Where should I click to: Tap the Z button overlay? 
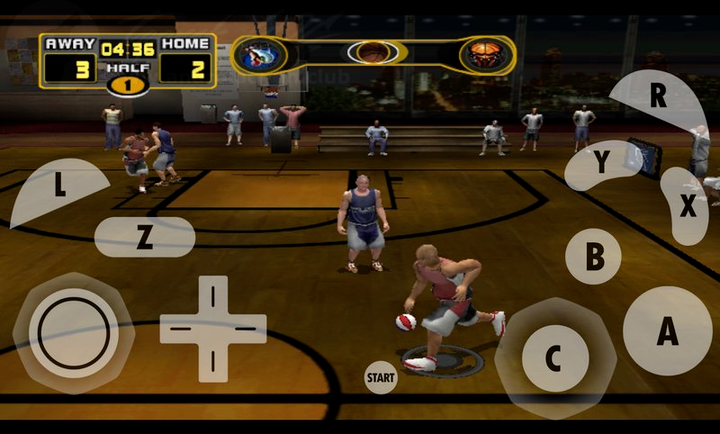[144, 237]
